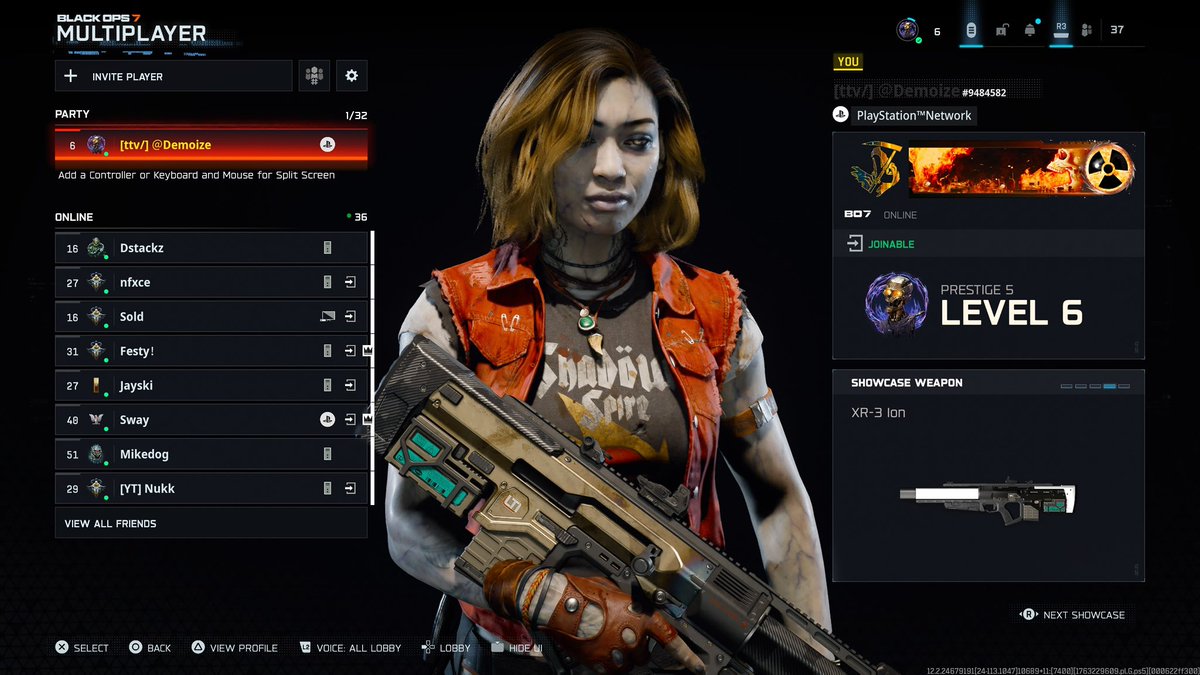The image size is (1200, 675).
Task: Choose Jayski from online players
Action: tap(210, 386)
